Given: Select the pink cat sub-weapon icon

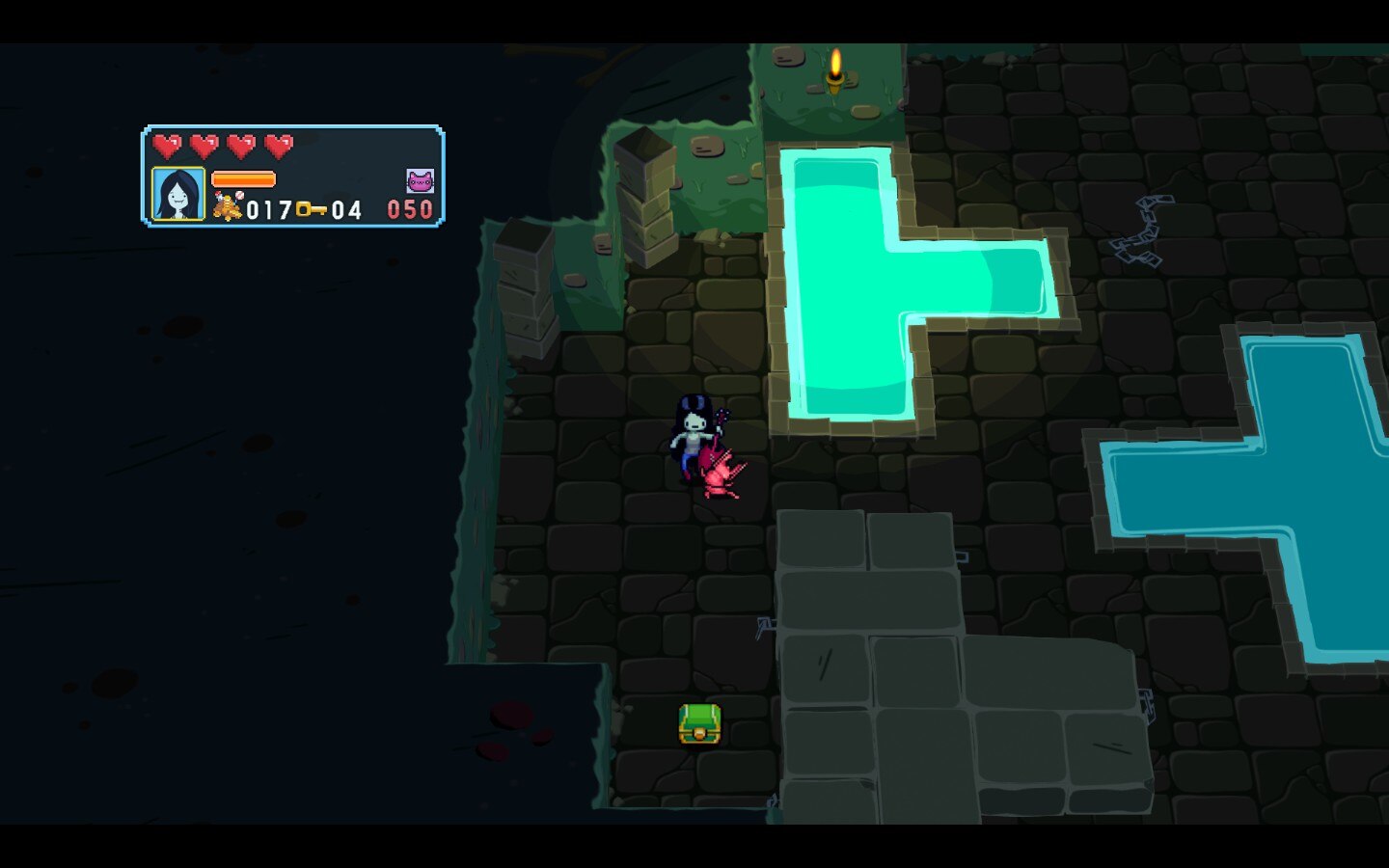Looking at the screenshot, I should click(420, 181).
